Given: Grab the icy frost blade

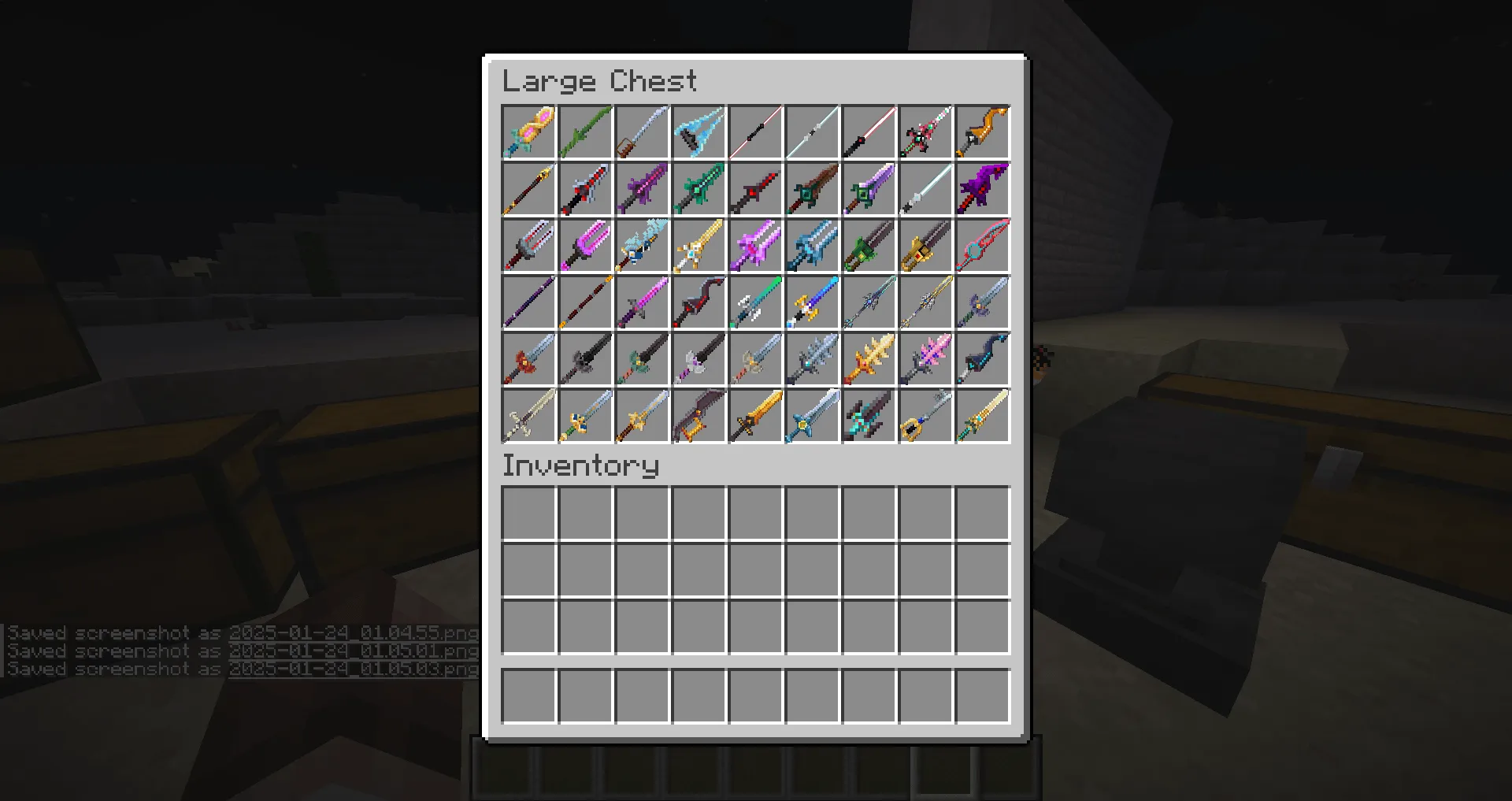Looking at the screenshot, I should click(x=699, y=132).
